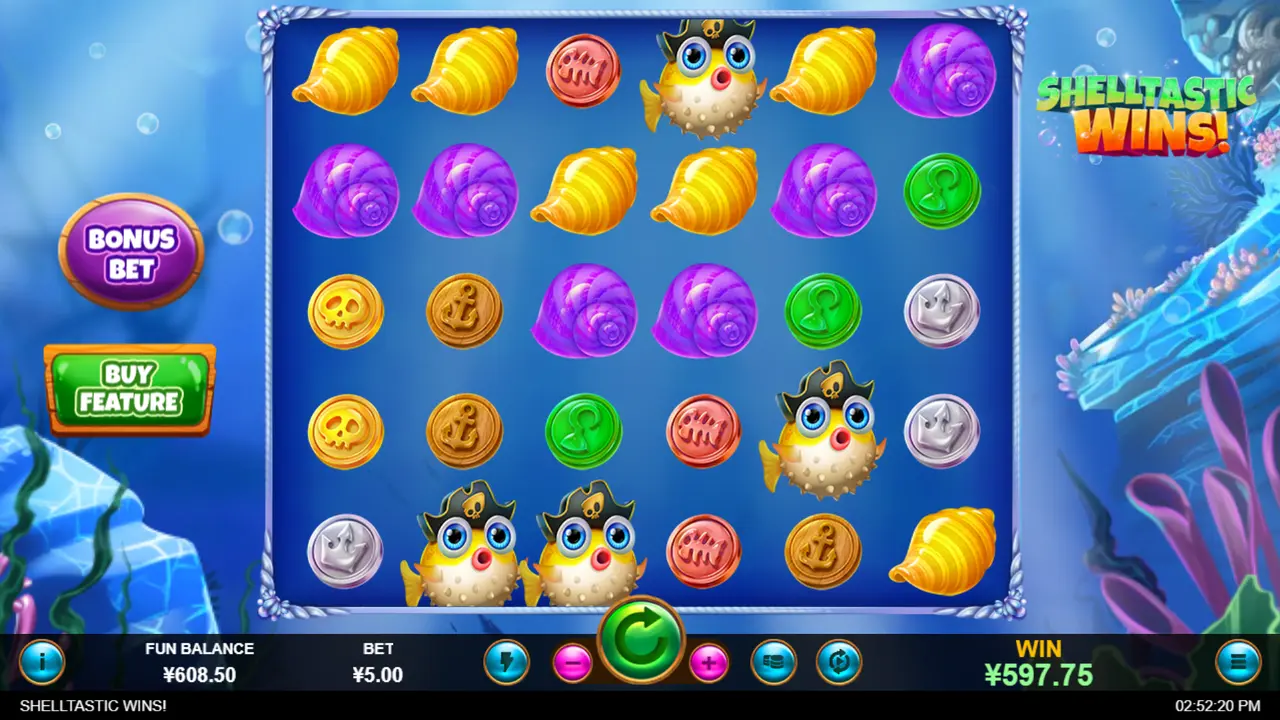Viewport: 1280px width, 720px height.
Task: Start autoplay with the circular arrows icon
Action: pyautogui.click(x=838, y=661)
